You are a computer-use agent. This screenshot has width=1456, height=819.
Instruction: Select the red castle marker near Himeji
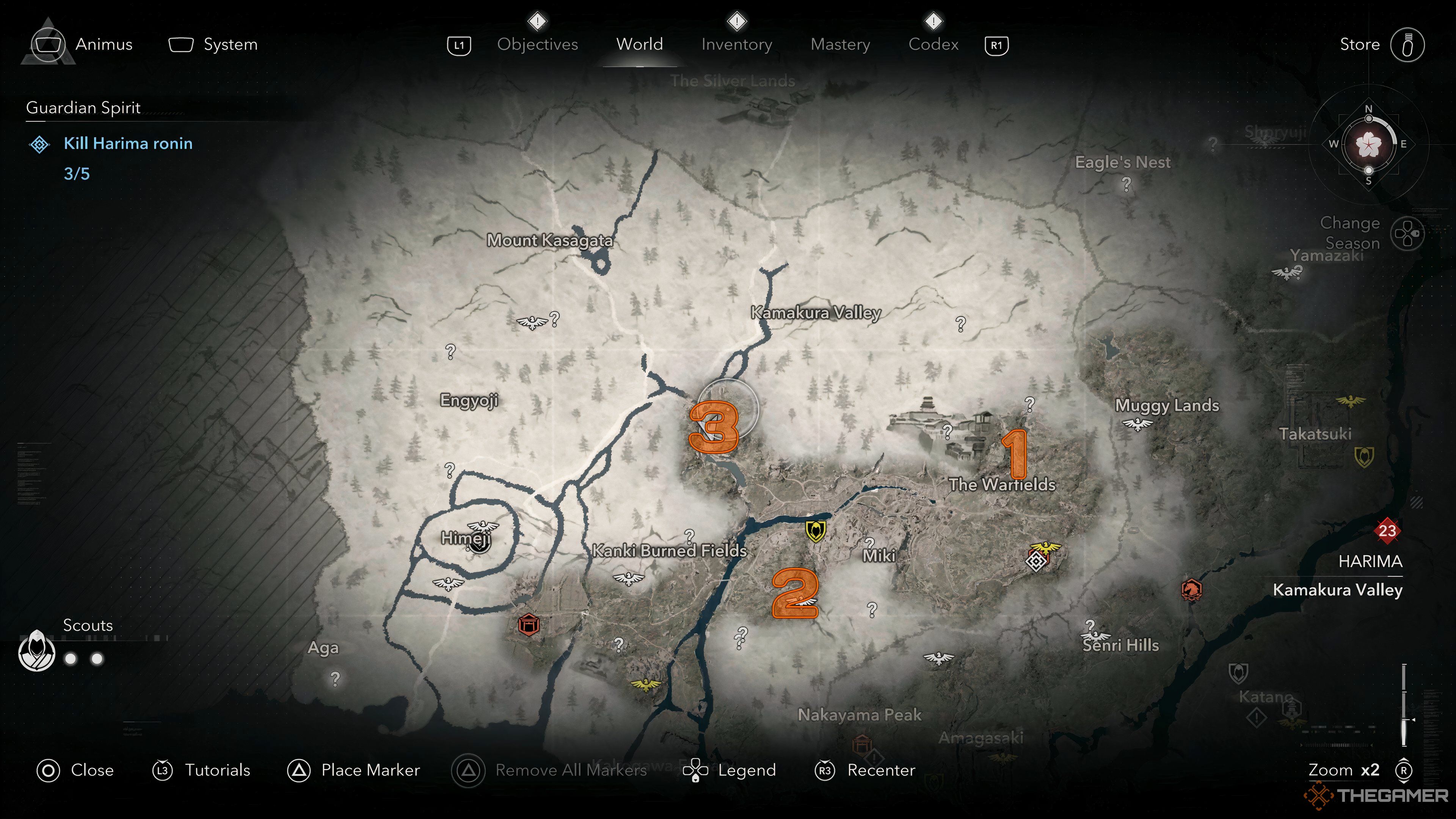529,624
